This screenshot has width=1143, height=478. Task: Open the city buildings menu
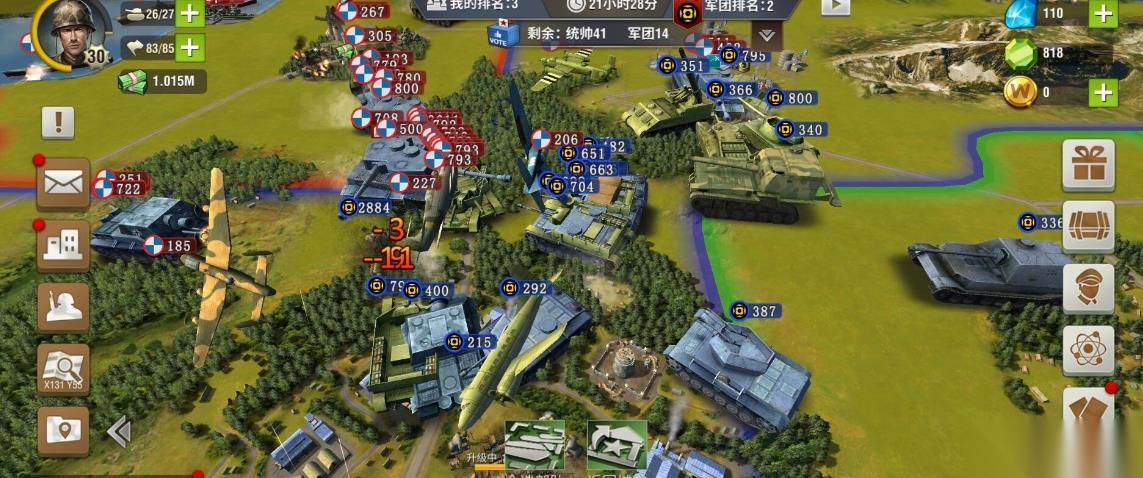point(63,244)
